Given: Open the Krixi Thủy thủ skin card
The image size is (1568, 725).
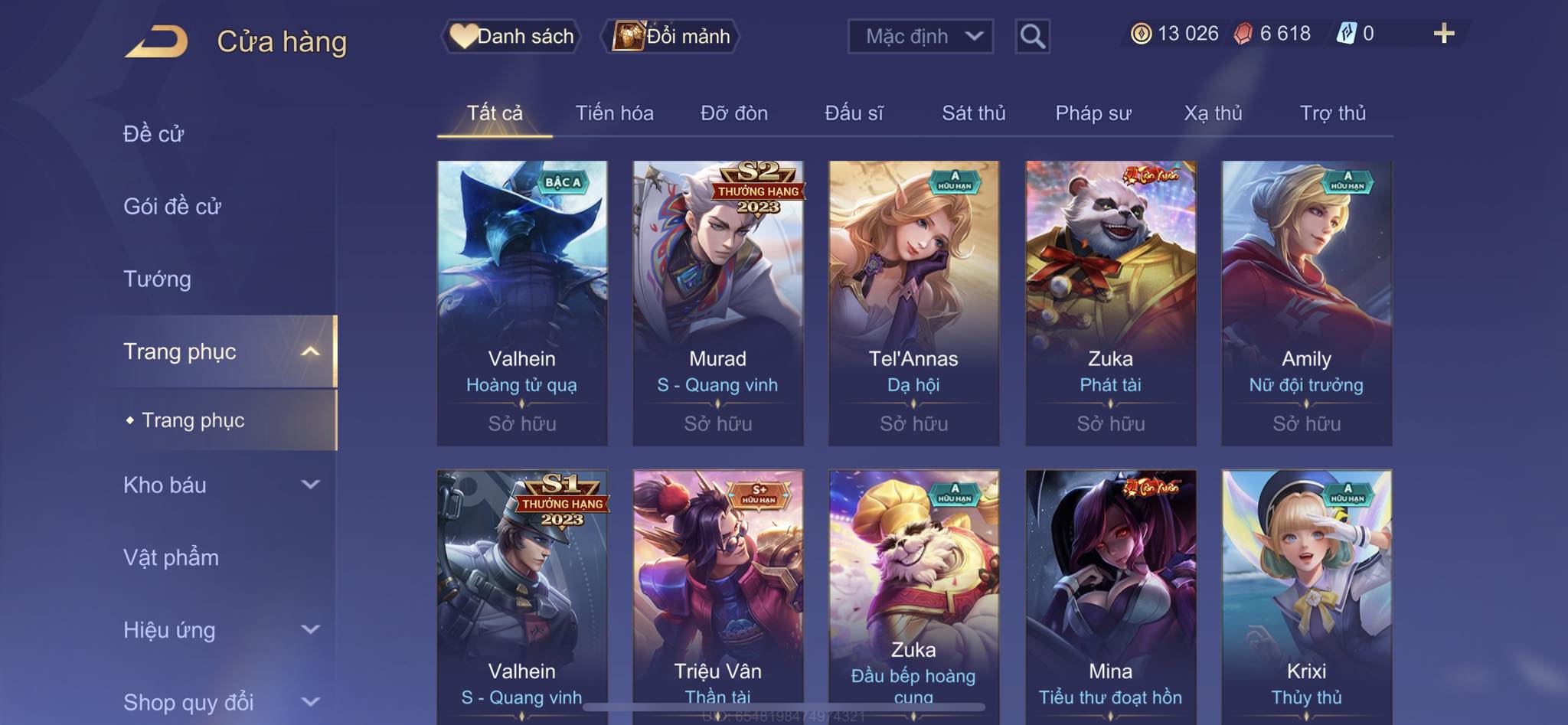Looking at the screenshot, I should coord(1306,597).
